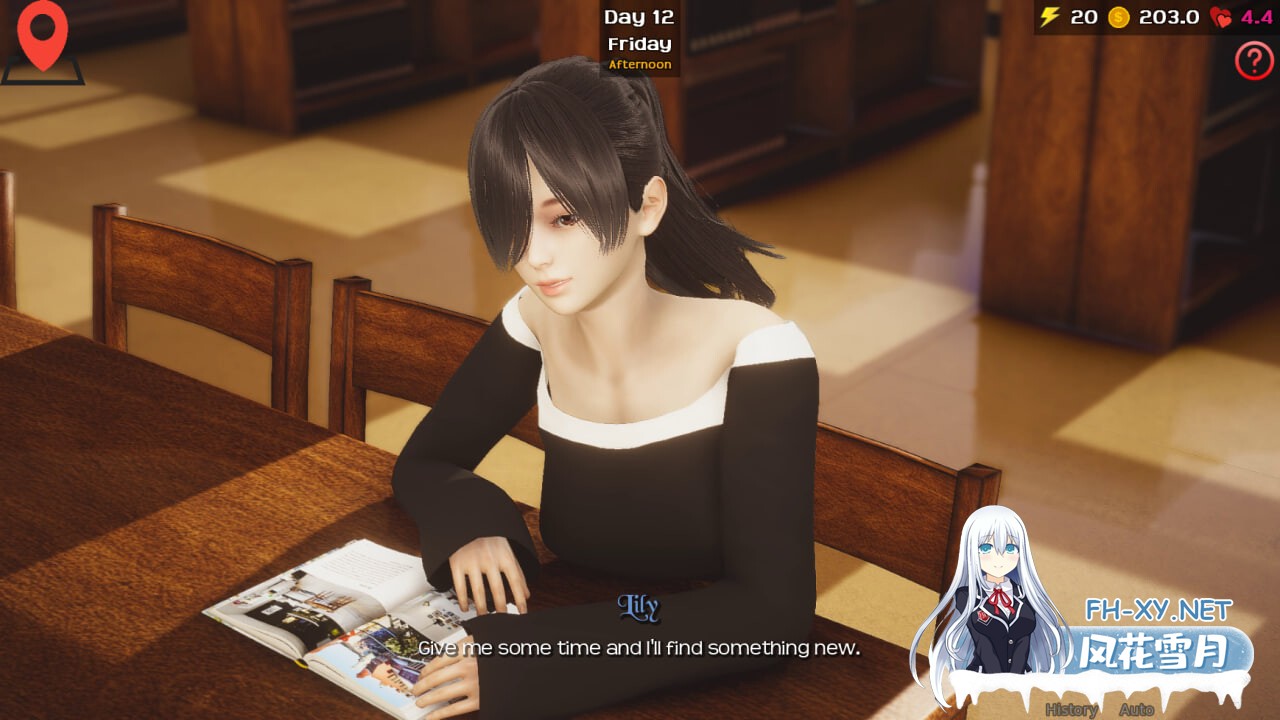Select the gold coin money icon
This screenshot has width=1280, height=720.
click(1119, 16)
